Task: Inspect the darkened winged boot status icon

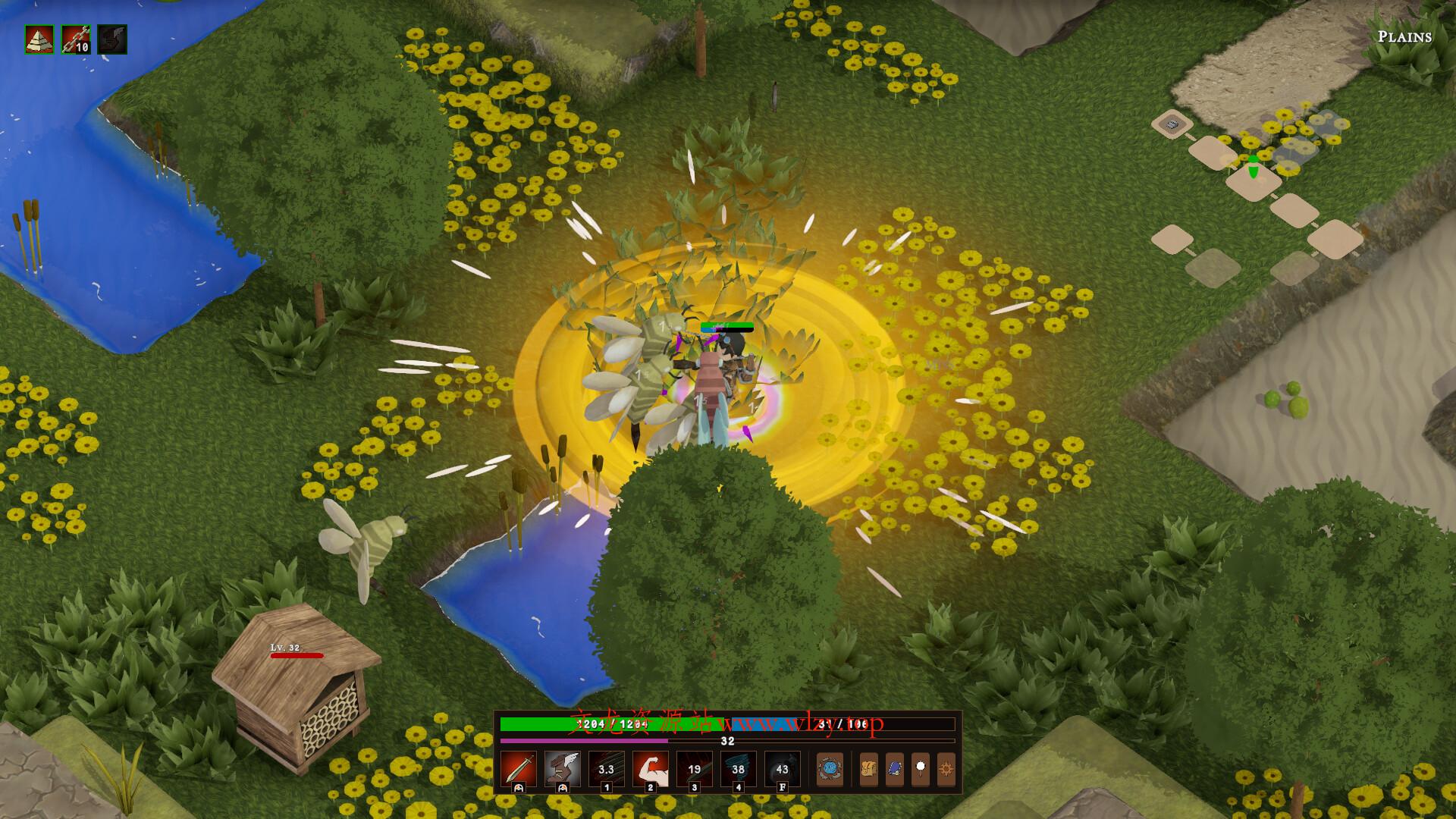Action: (112, 39)
